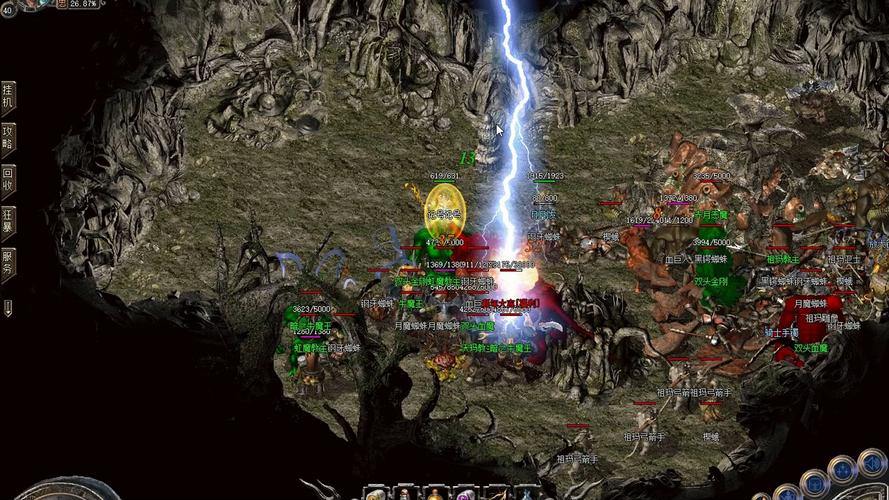Click the 回收 recycle button

8,179
